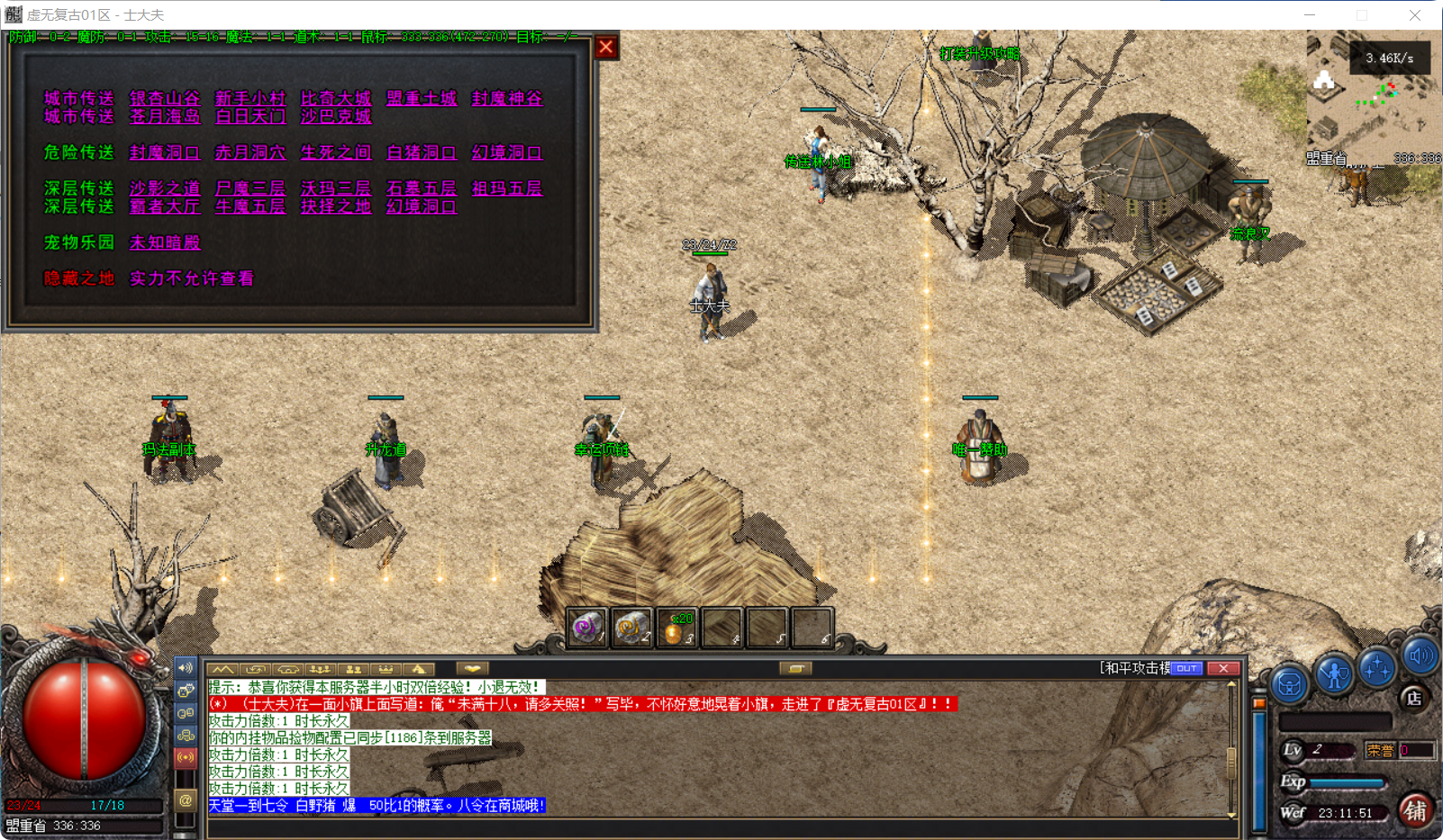Toggle peace attack mode with the OUT button
The width and height of the screenshot is (1443, 840).
click(x=1187, y=668)
